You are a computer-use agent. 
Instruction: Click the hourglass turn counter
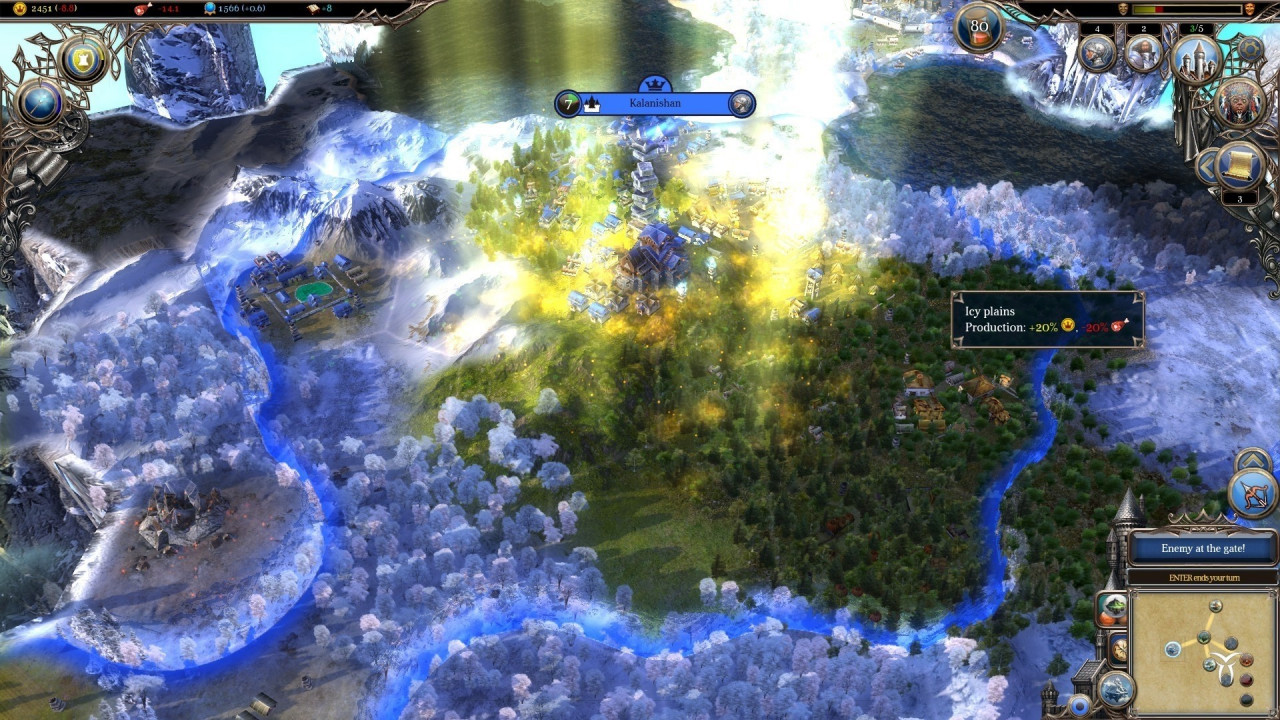(x=979, y=27)
